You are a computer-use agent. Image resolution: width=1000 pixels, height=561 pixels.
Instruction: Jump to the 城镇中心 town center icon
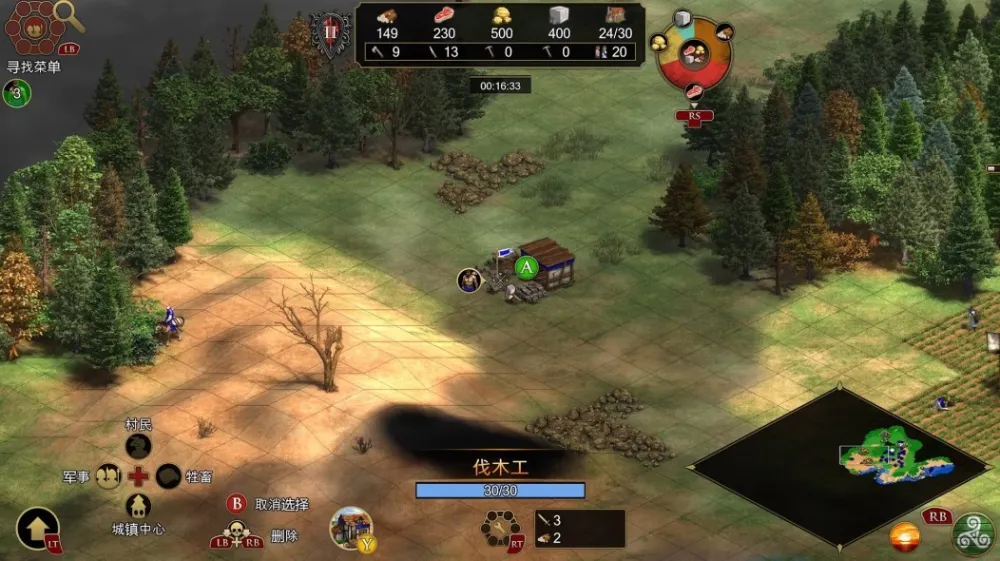[138, 506]
